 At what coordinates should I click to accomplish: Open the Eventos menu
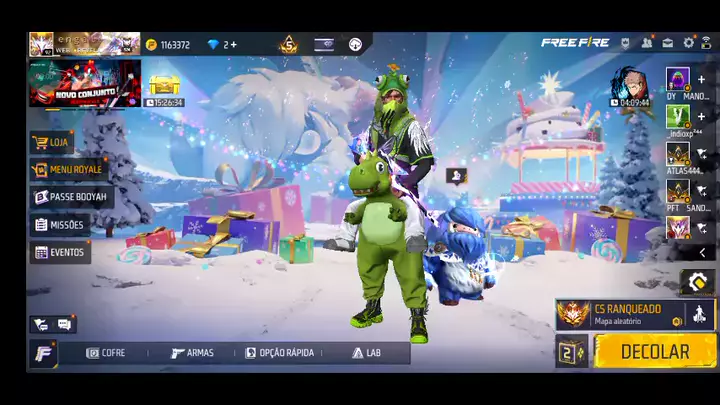(60, 253)
